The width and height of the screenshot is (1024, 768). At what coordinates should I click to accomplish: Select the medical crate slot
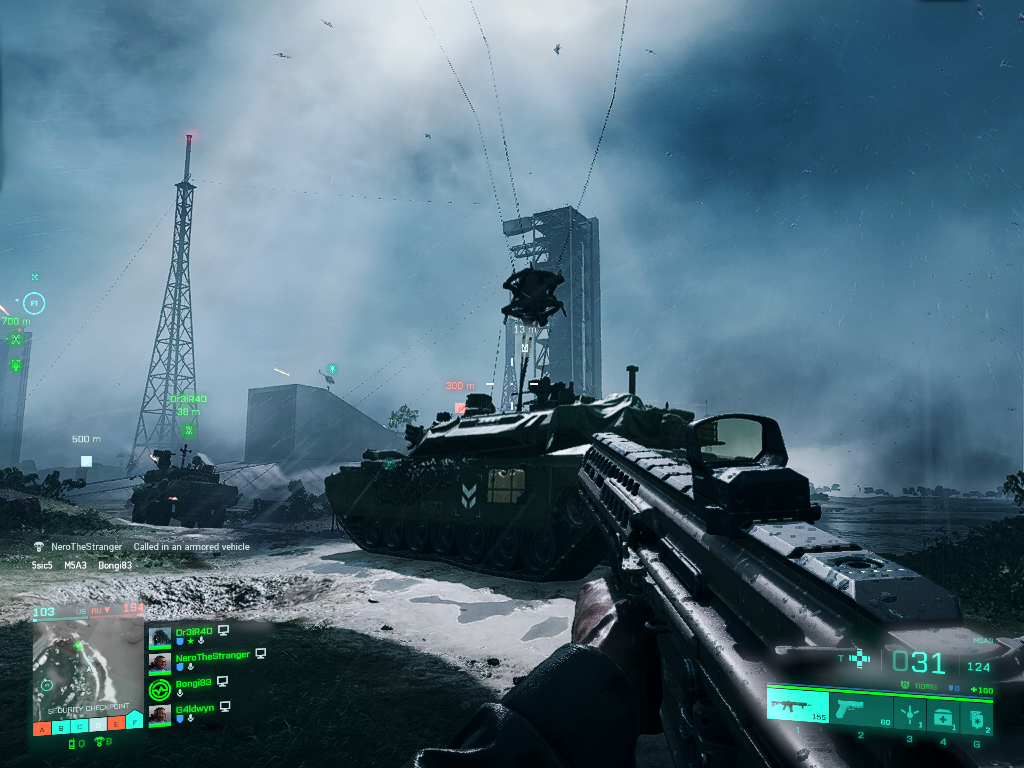(942, 714)
